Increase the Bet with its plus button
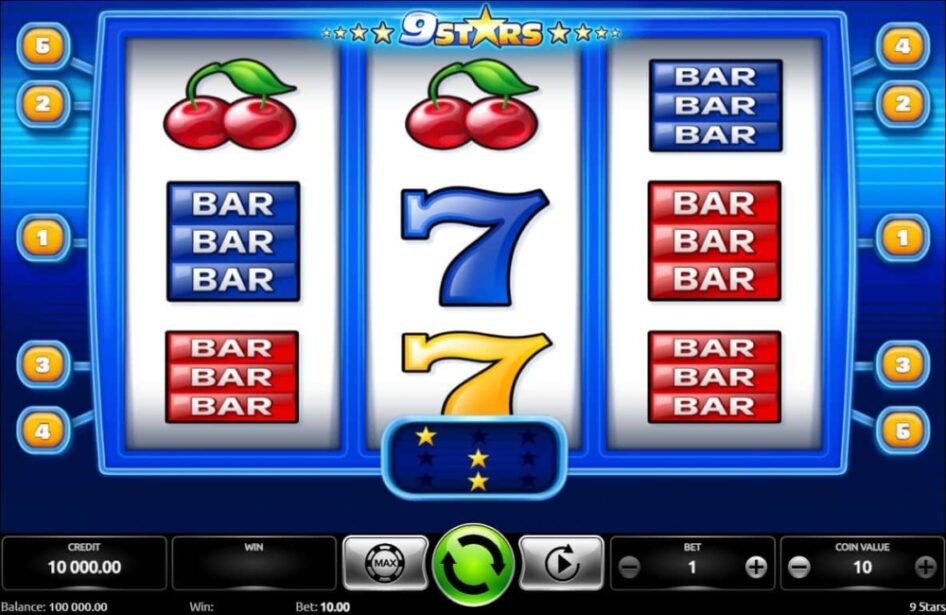This screenshot has width=946, height=615. 756,567
